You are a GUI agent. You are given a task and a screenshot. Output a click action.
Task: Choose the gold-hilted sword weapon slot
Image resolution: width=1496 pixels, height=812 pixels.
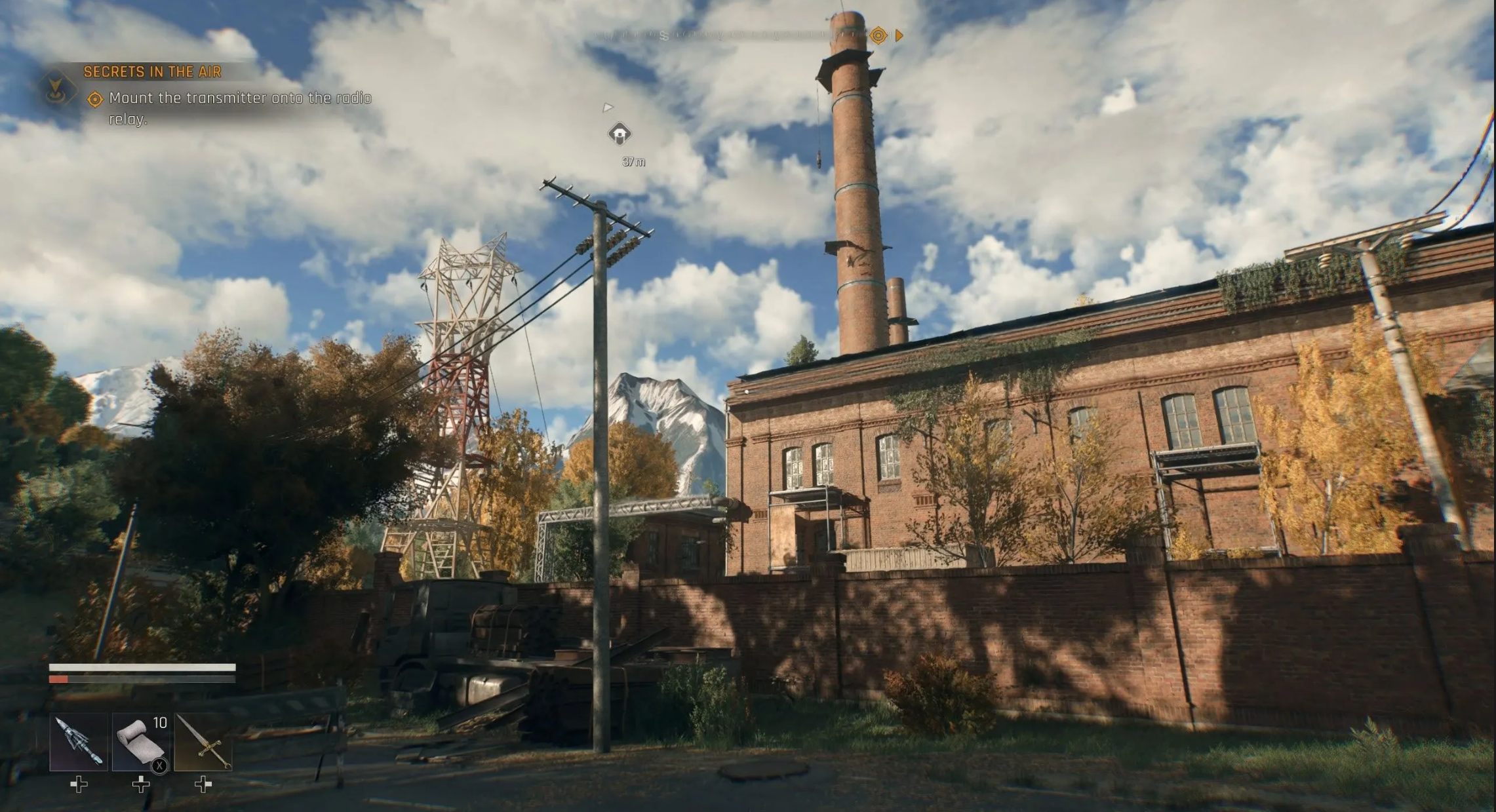tap(203, 742)
